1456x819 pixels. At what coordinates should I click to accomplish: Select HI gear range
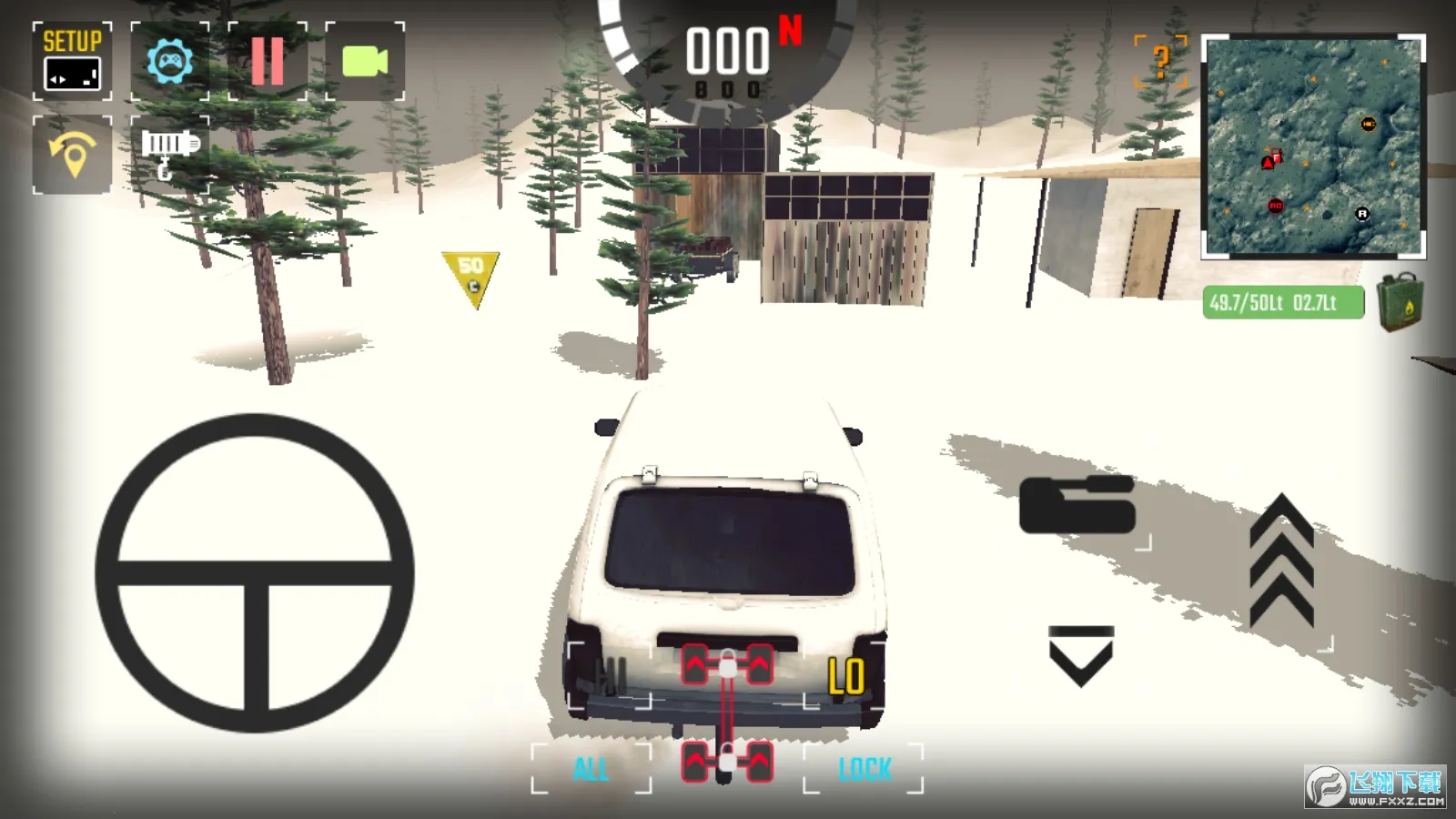(x=610, y=675)
